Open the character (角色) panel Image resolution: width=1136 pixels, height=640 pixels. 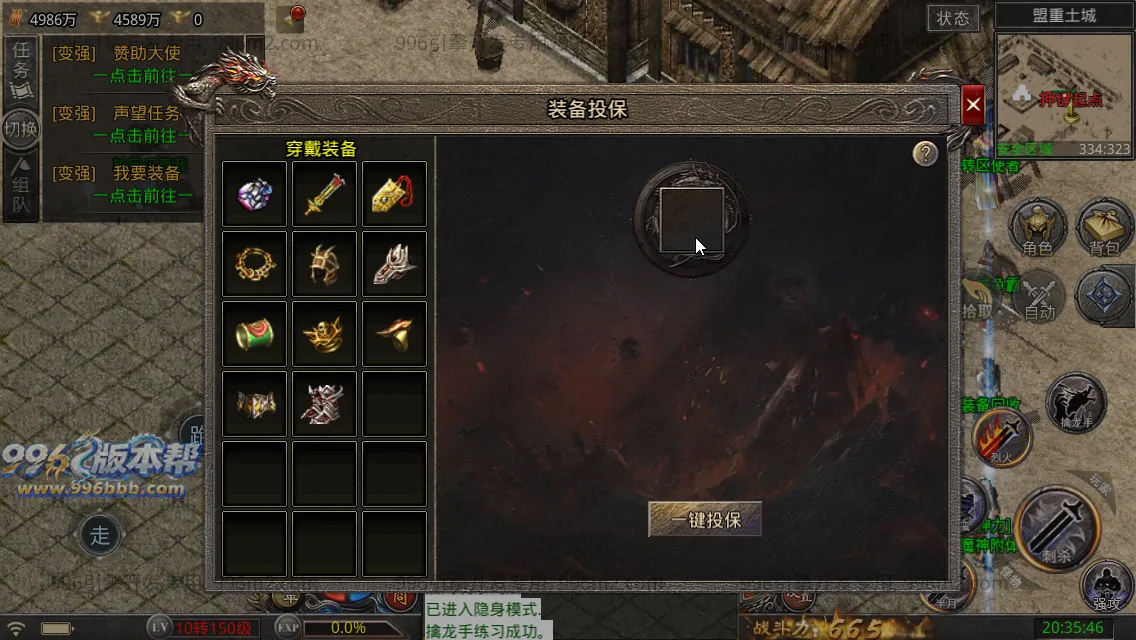[x=1038, y=228]
